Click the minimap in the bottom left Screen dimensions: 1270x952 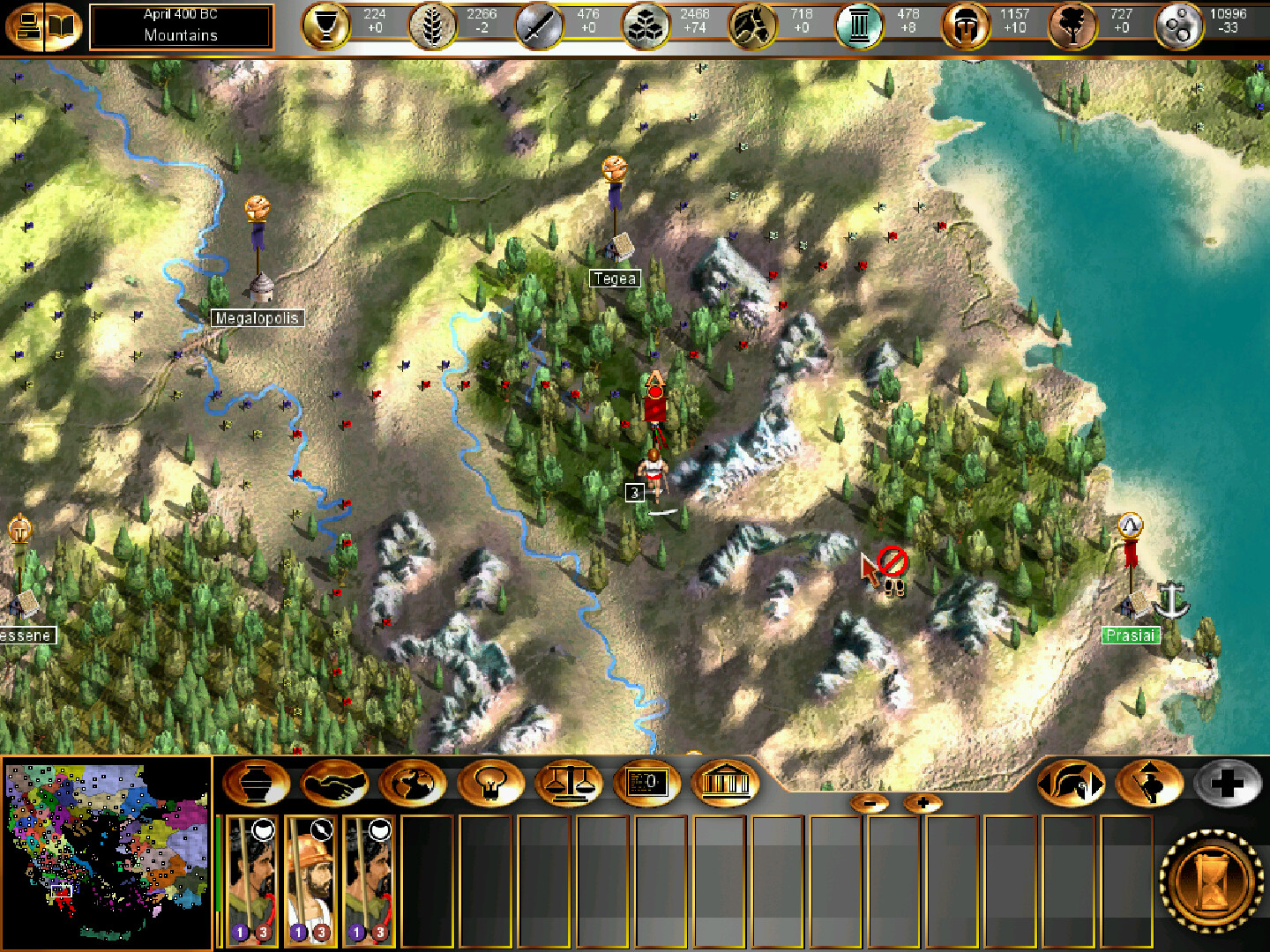(x=104, y=852)
